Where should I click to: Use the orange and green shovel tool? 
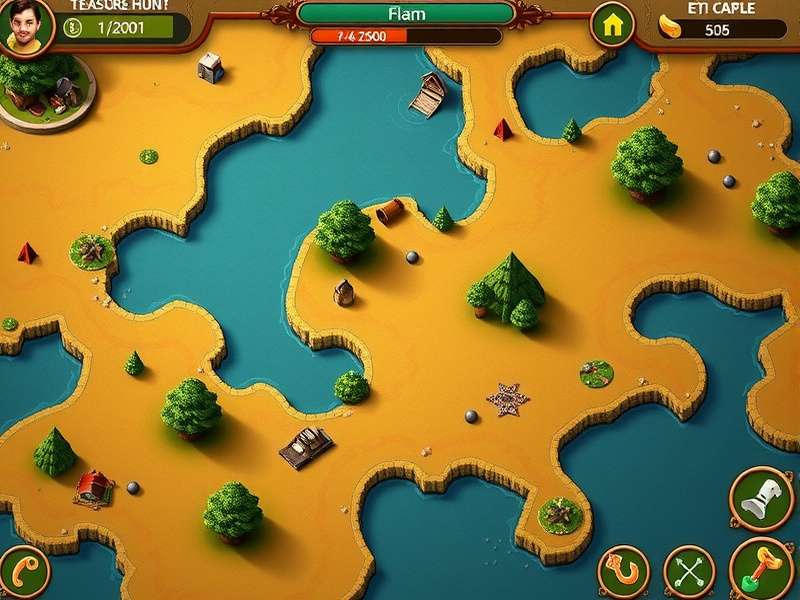761,568
